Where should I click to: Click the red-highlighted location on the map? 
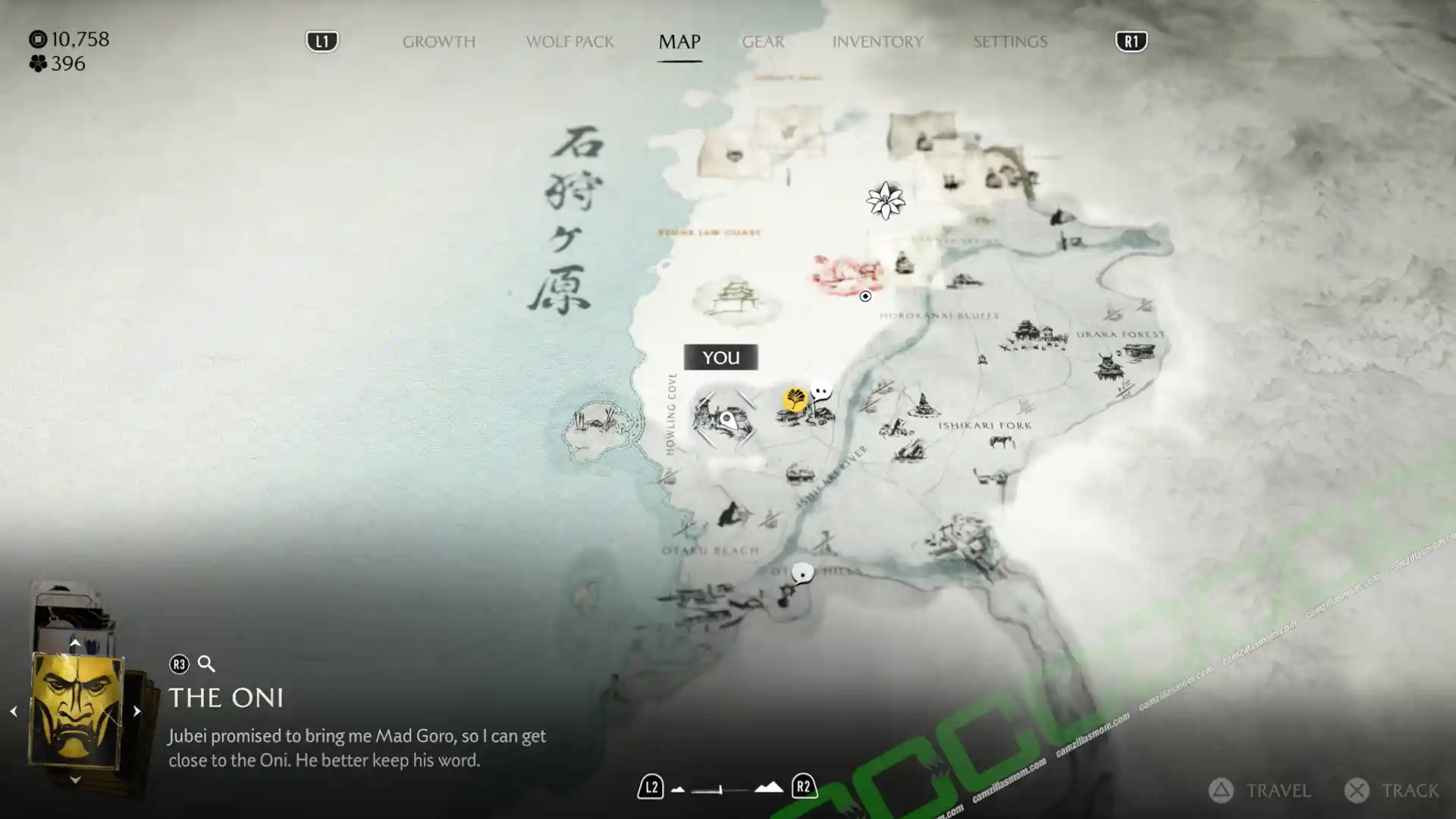pyautogui.click(x=846, y=275)
